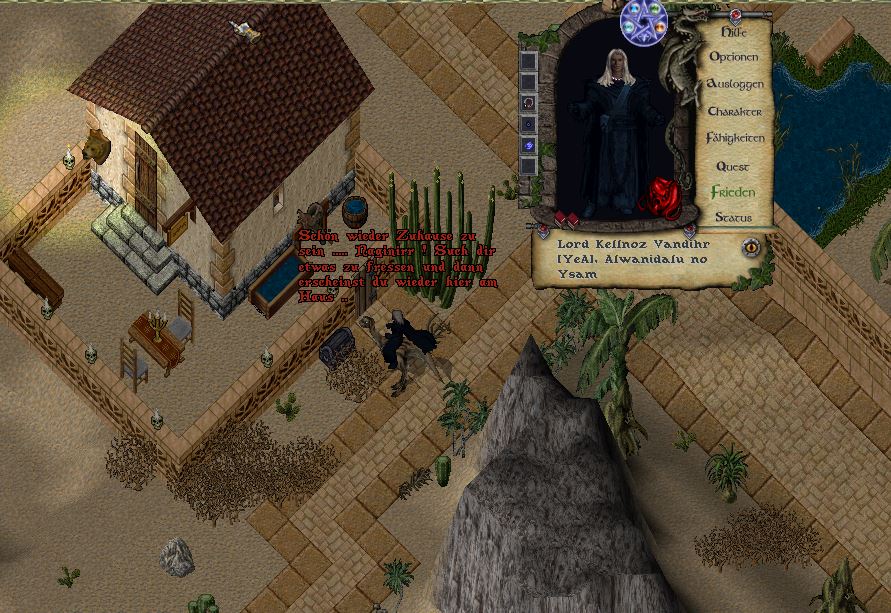This screenshot has height=613, width=891.
Task: Open the Charakter sheet
Action: pos(735,112)
